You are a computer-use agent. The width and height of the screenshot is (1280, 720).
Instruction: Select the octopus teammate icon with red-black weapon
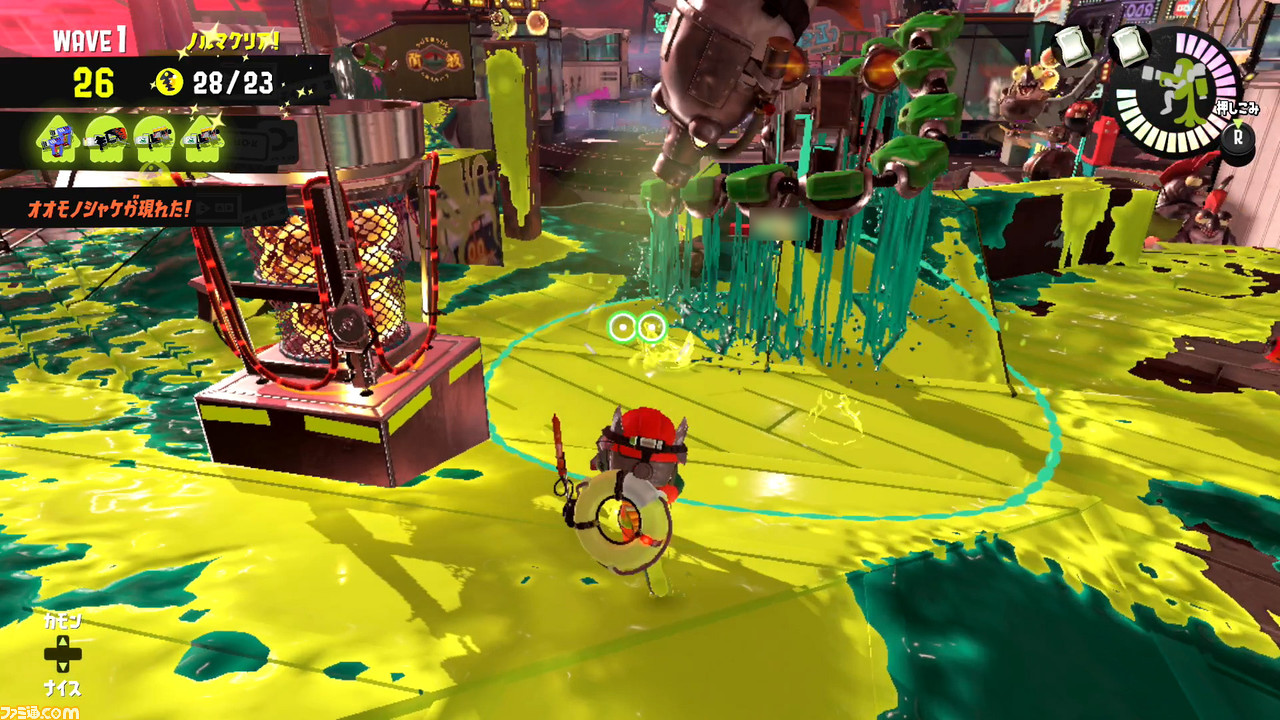pos(107,139)
